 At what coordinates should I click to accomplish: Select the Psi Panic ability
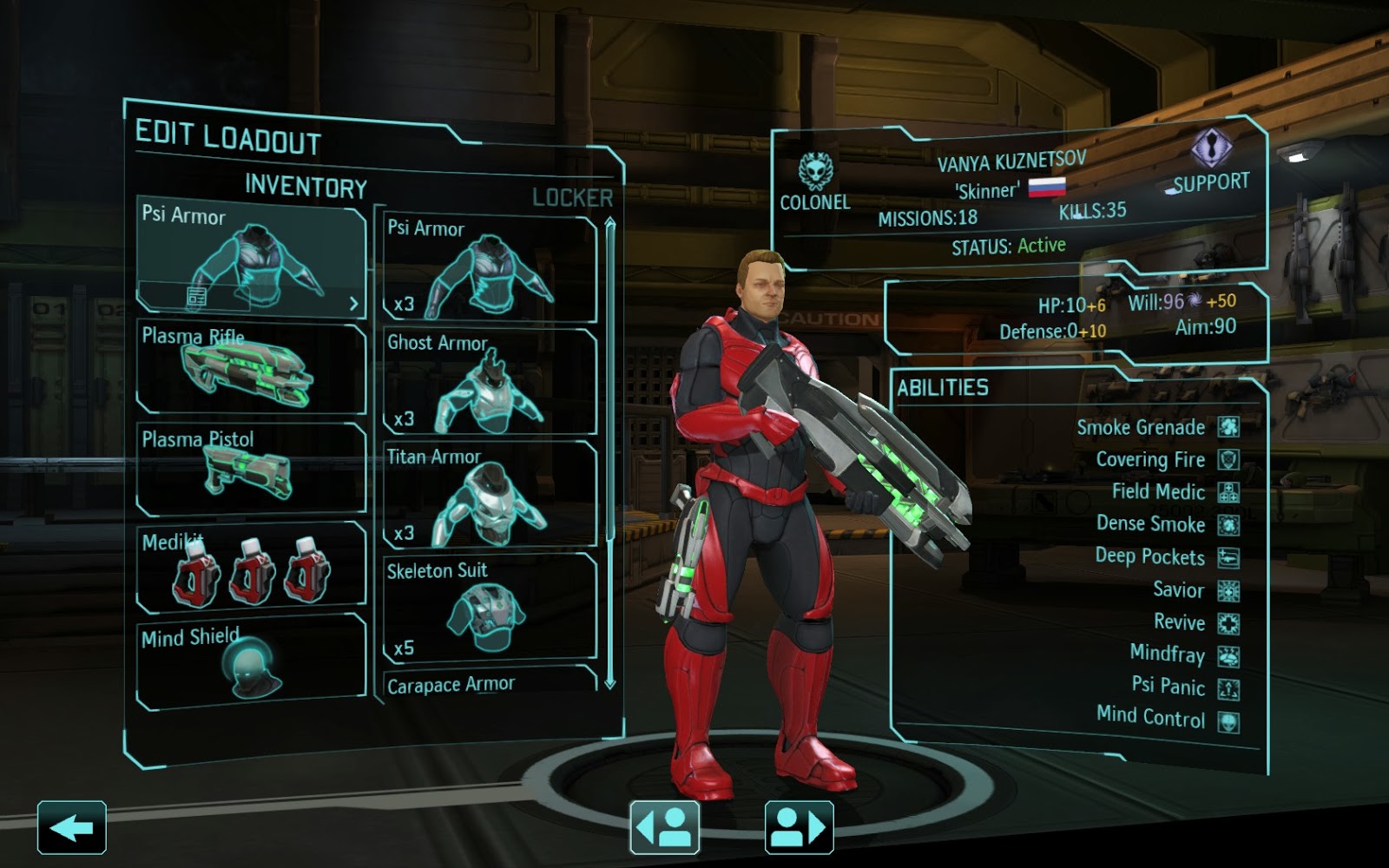tap(1183, 687)
